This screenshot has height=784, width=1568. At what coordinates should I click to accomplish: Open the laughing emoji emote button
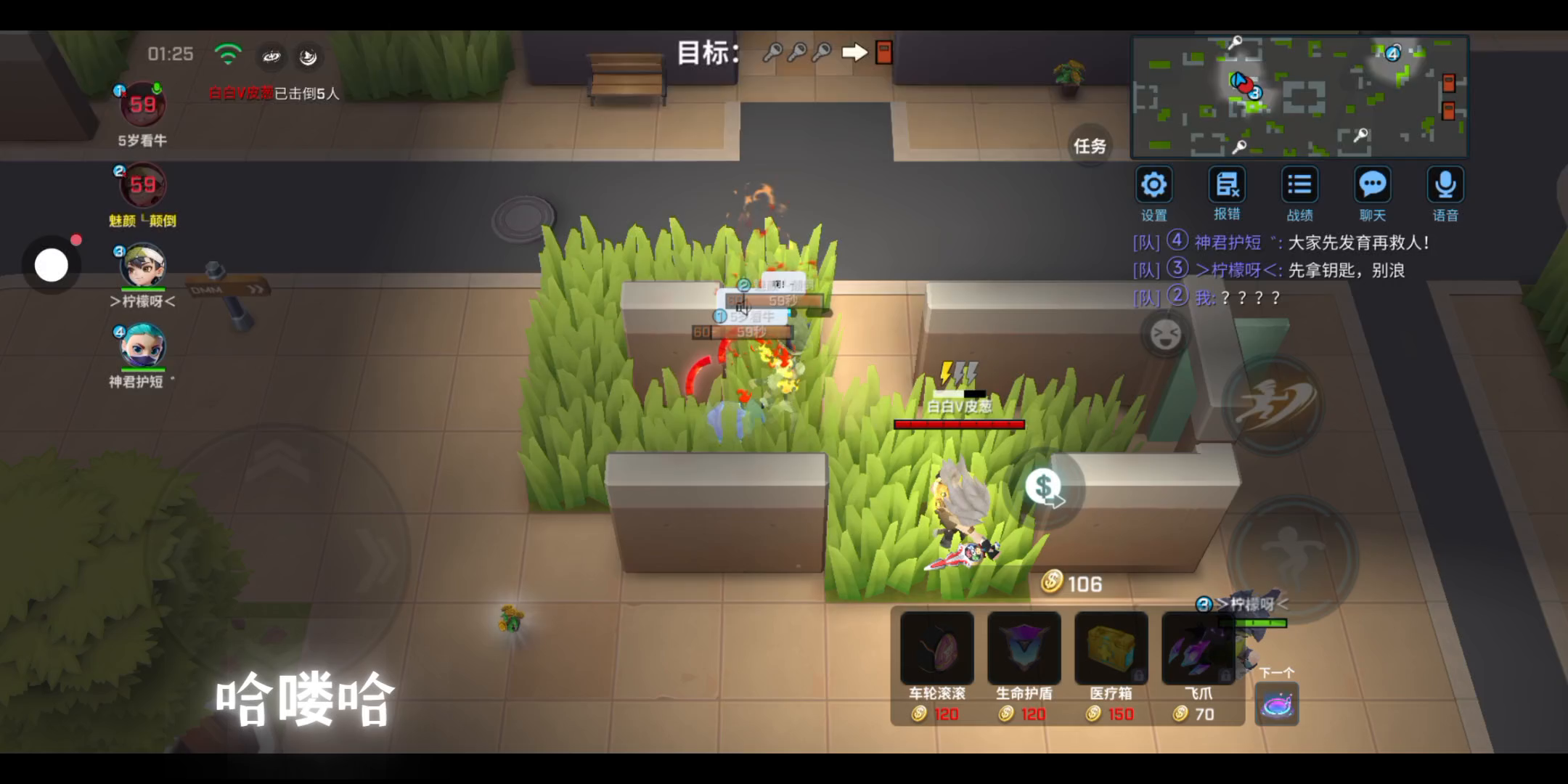[x=1166, y=335]
